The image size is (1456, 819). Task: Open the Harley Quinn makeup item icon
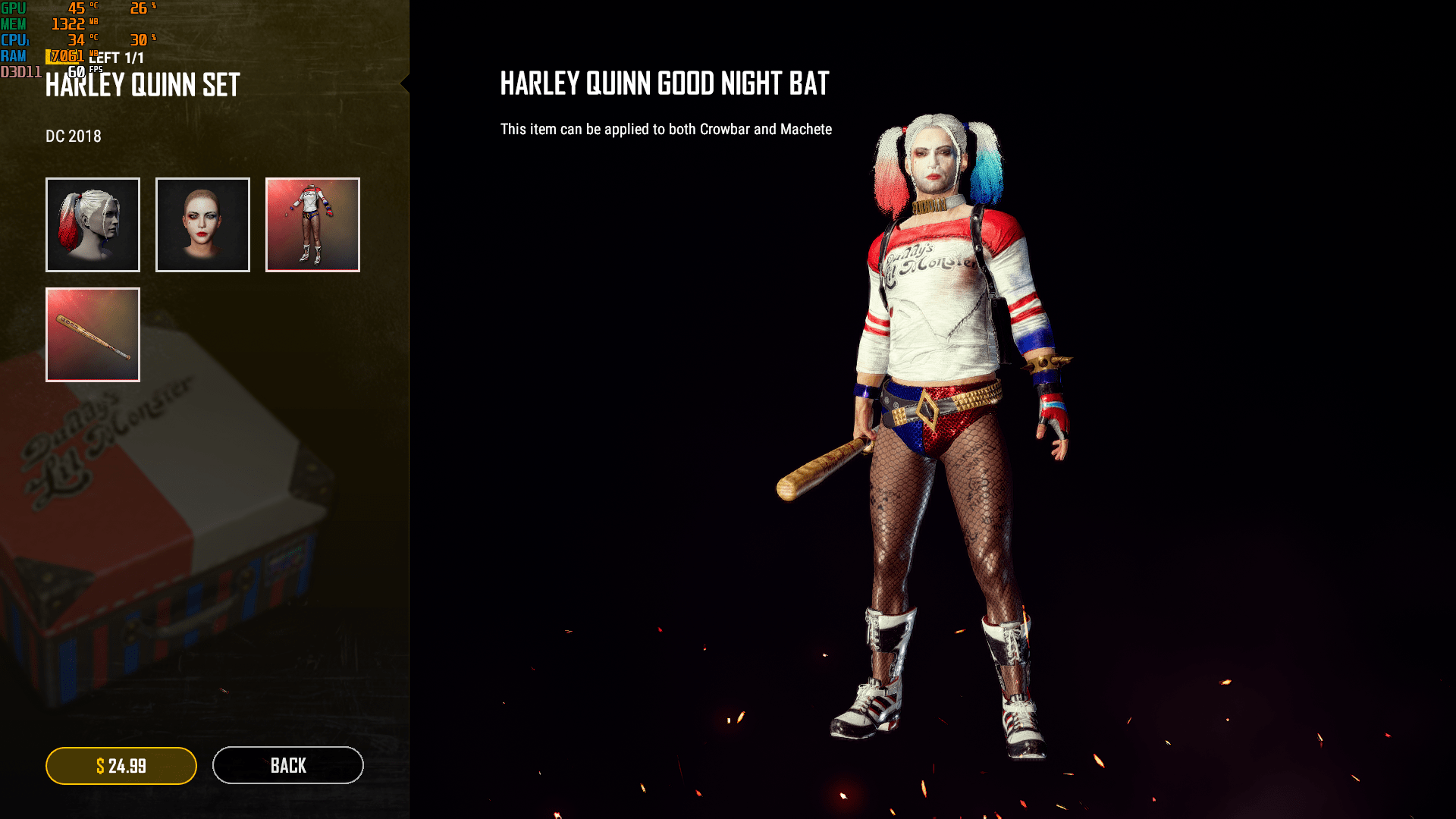coord(202,224)
